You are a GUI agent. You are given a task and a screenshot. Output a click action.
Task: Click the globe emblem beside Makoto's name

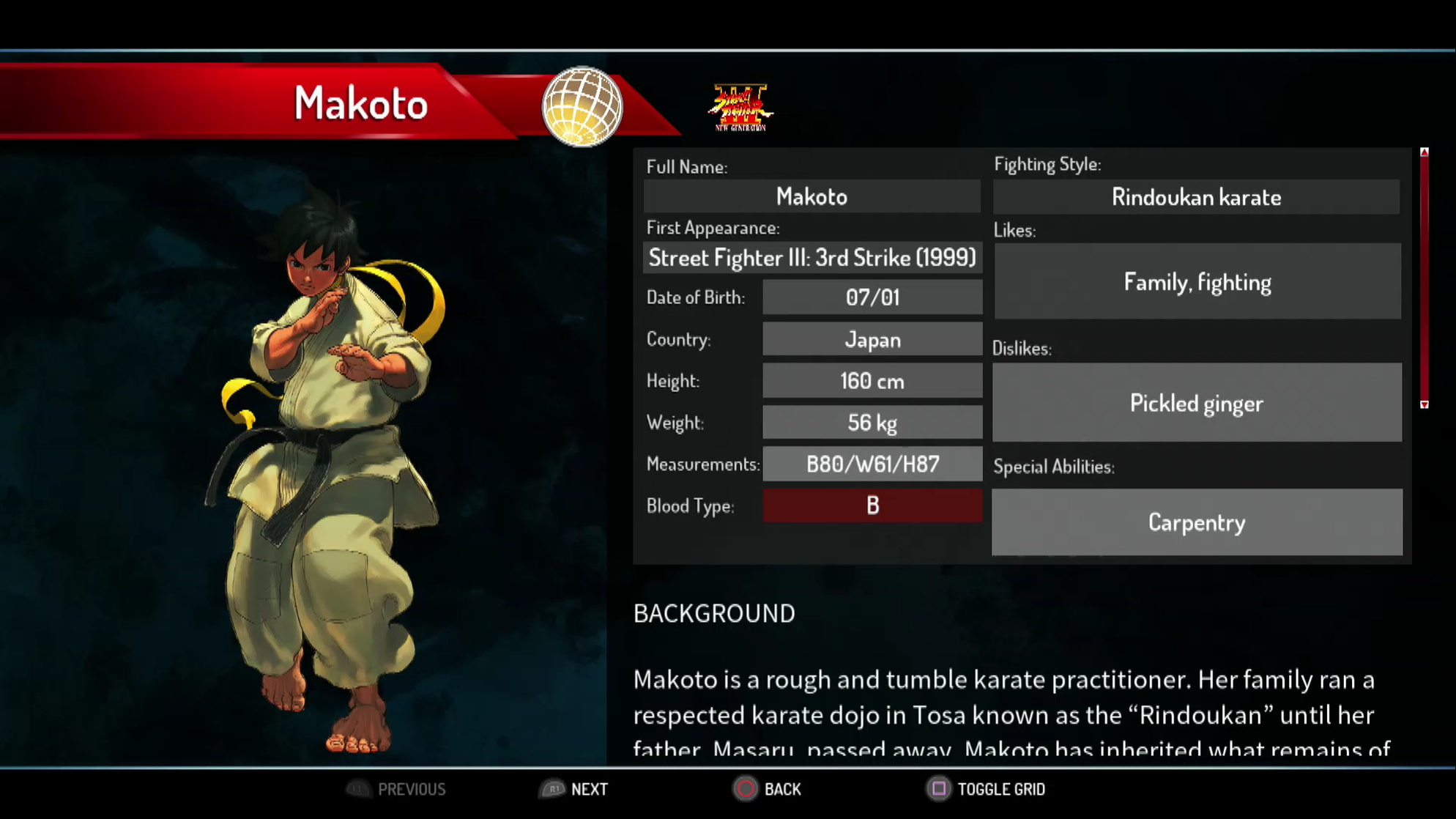pyautogui.click(x=582, y=107)
